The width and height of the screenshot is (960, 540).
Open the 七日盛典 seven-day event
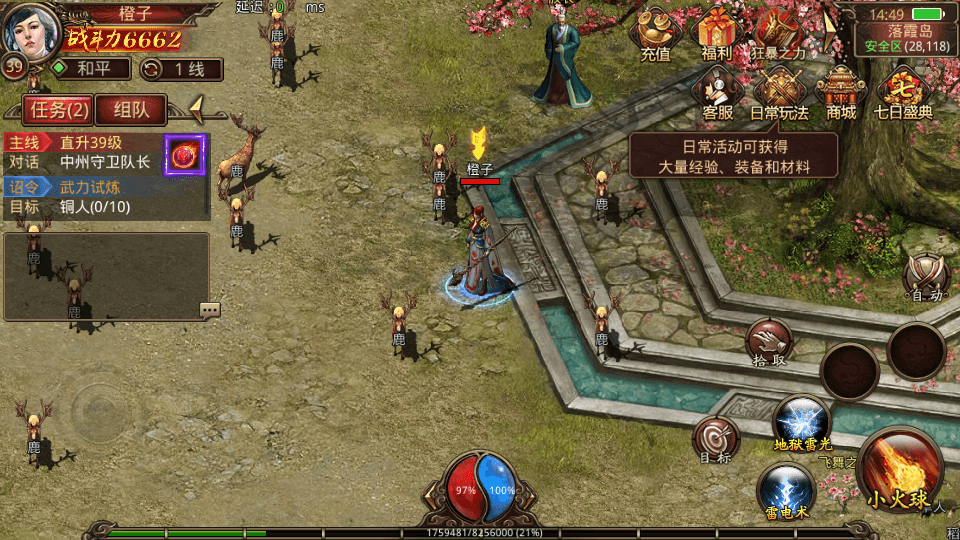click(x=903, y=92)
